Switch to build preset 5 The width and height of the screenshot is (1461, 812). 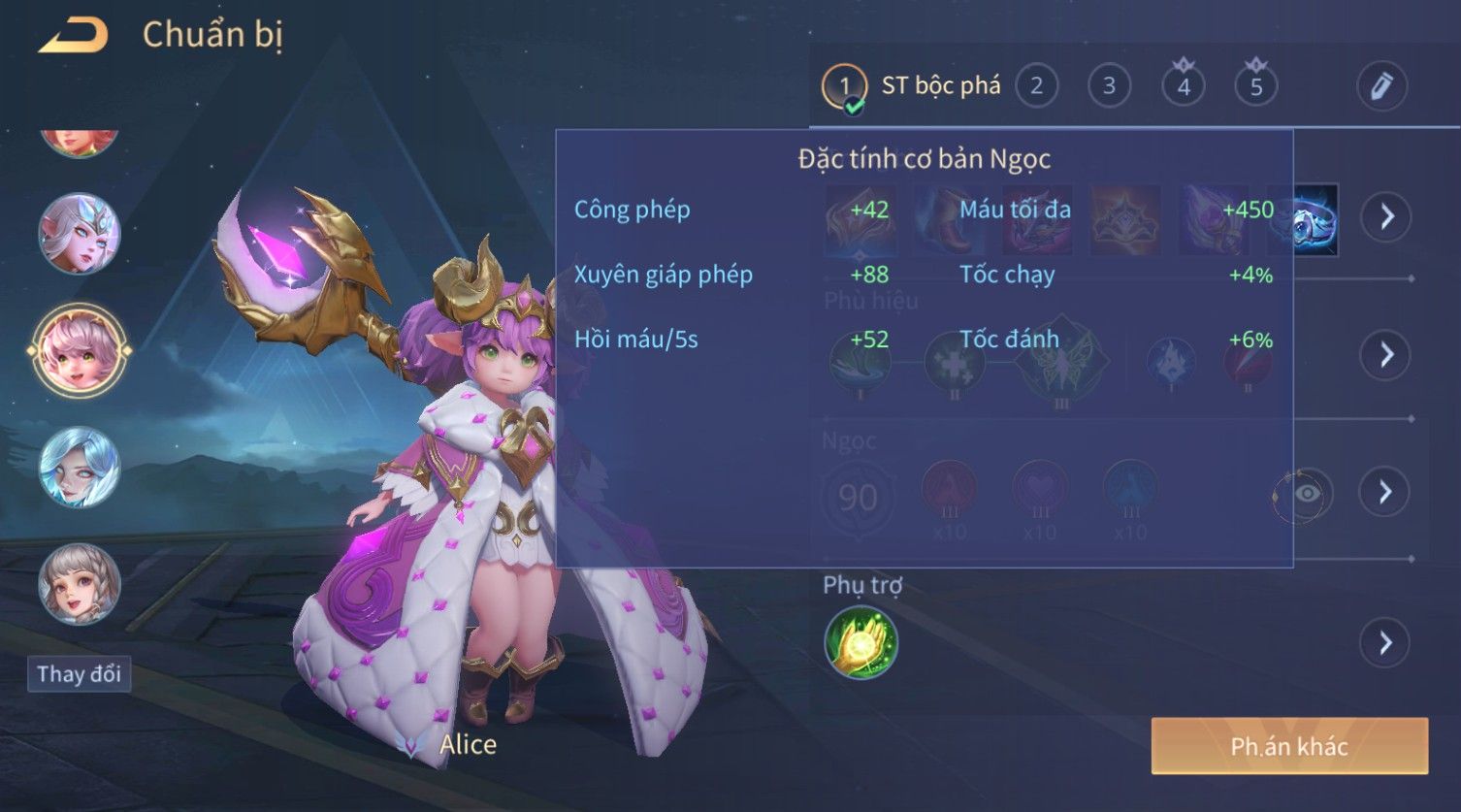(1255, 86)
